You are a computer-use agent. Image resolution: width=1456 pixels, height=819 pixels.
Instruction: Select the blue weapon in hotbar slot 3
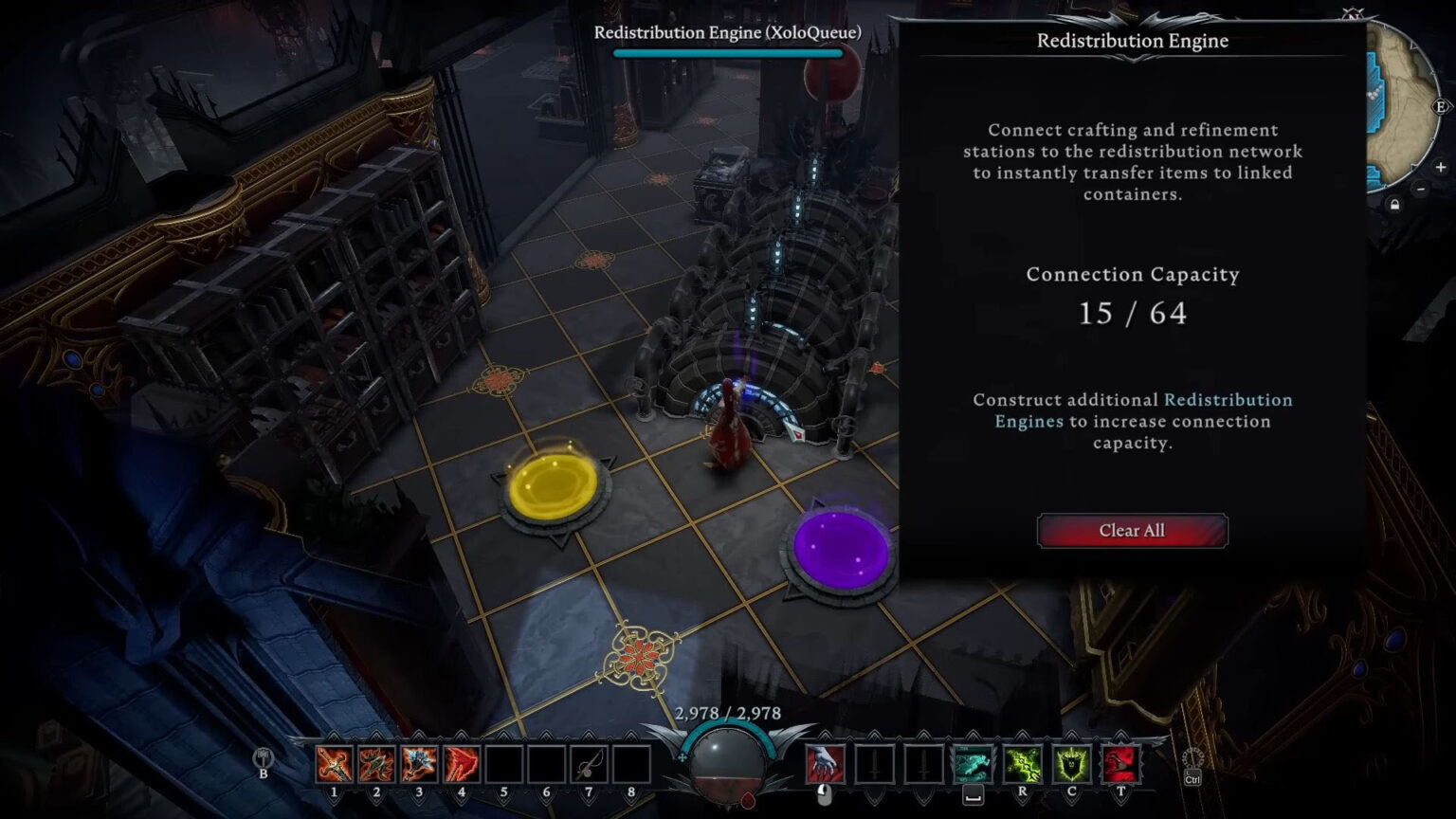(x=418, y=765)
